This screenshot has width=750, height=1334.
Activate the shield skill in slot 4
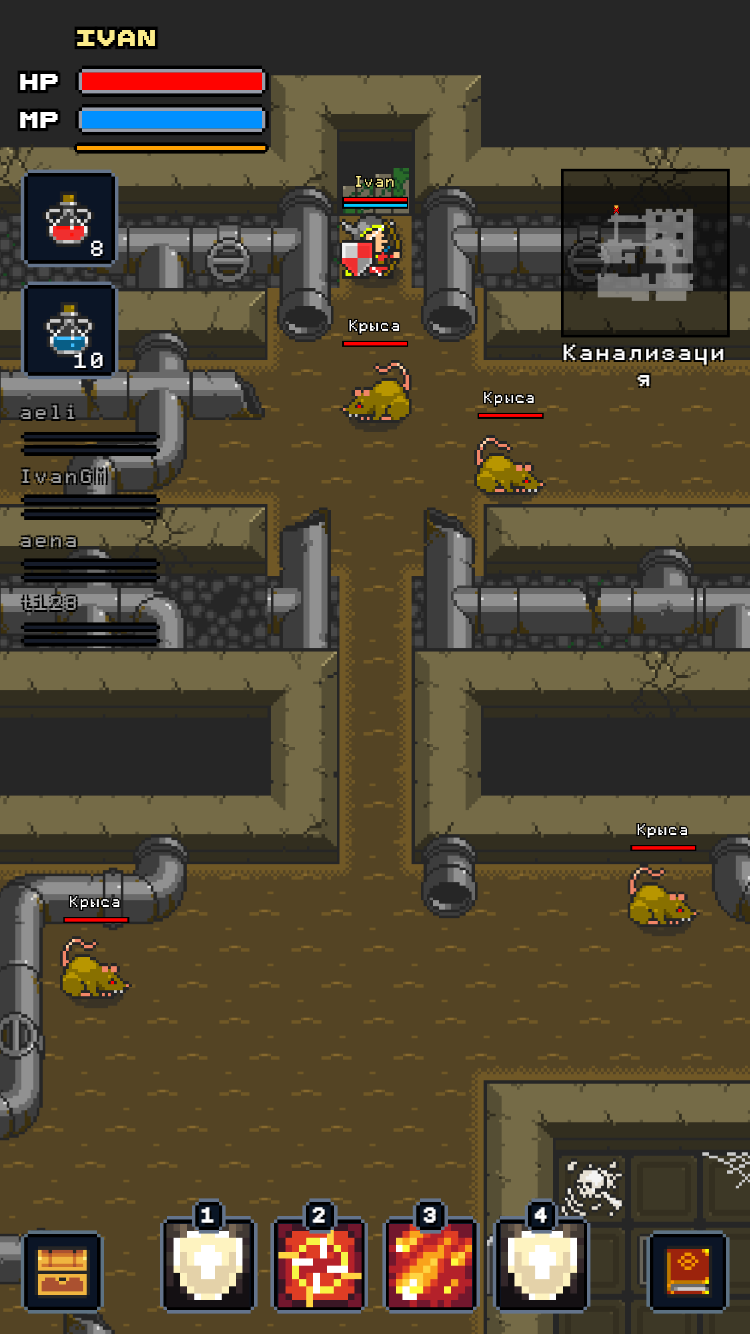pos(541,1265)
